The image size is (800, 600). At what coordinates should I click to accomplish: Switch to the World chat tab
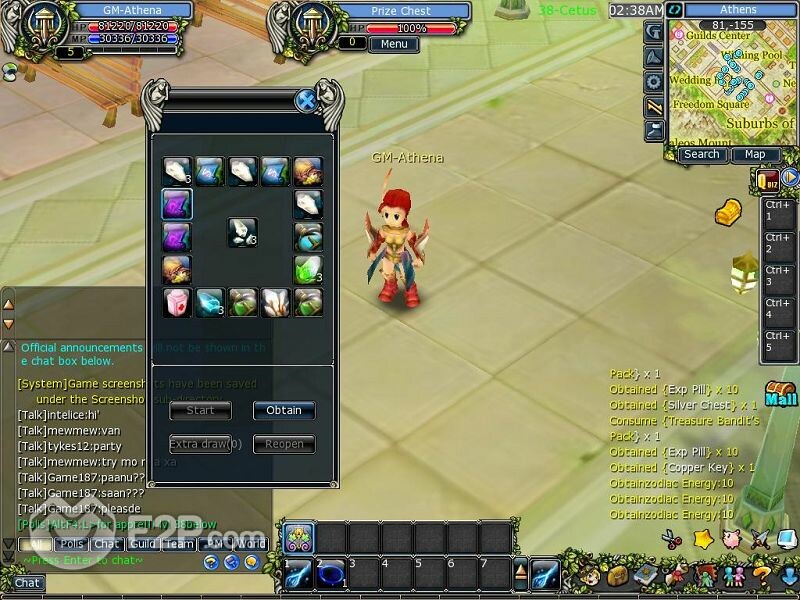click(249, 544)
